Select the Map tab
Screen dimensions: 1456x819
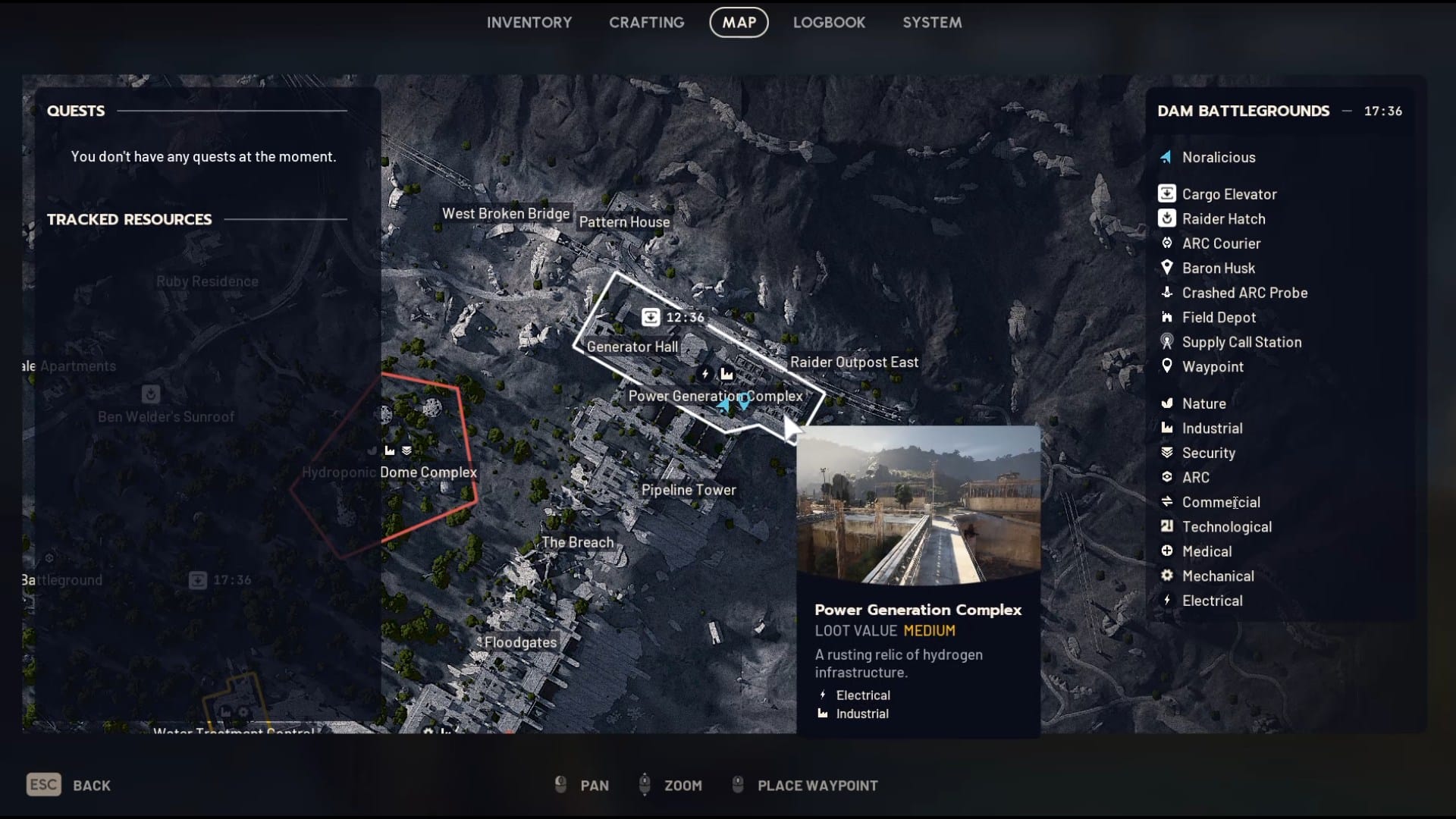point(739,23)
